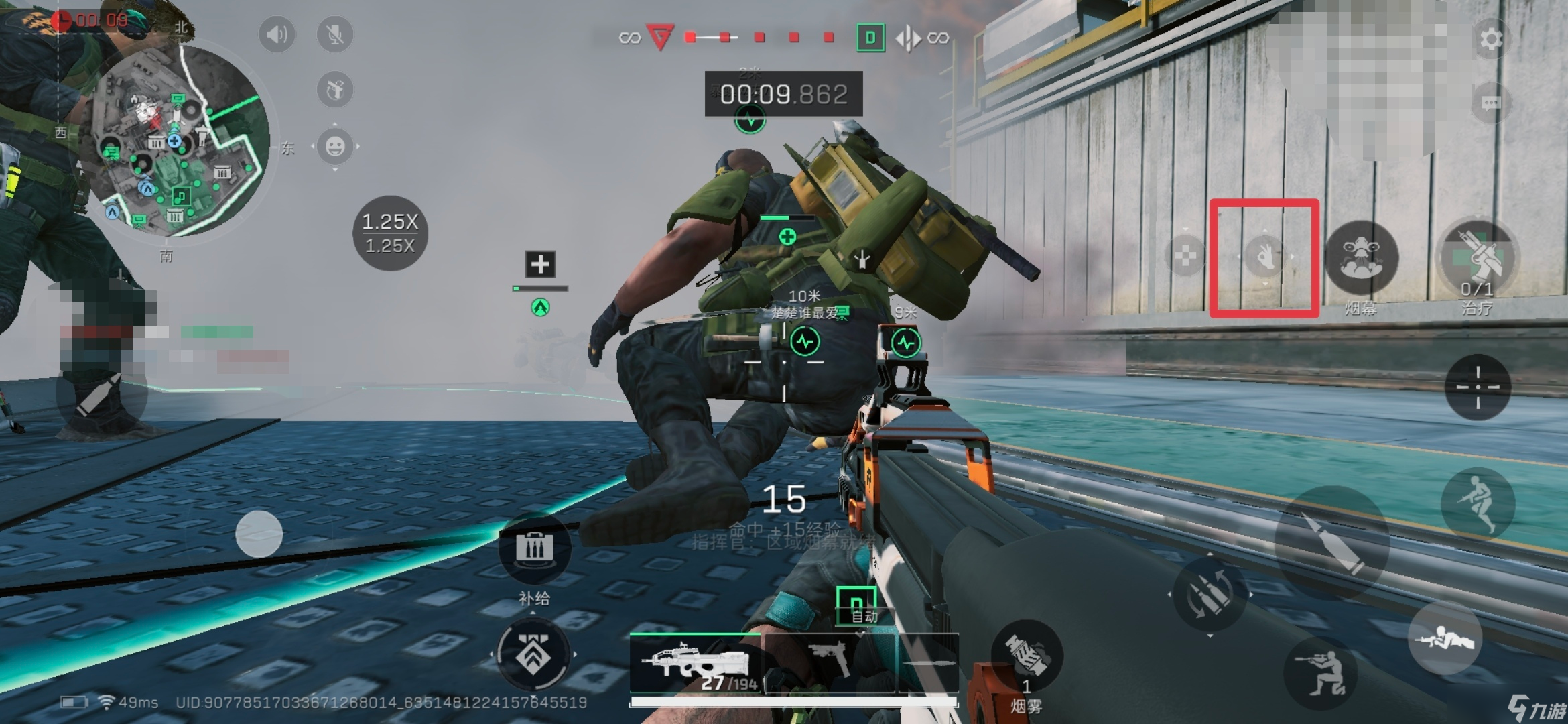Crouch using the kneeling soldier button
The width and height of the screenshot is (1568, 724).
[x=1319, y=672]
